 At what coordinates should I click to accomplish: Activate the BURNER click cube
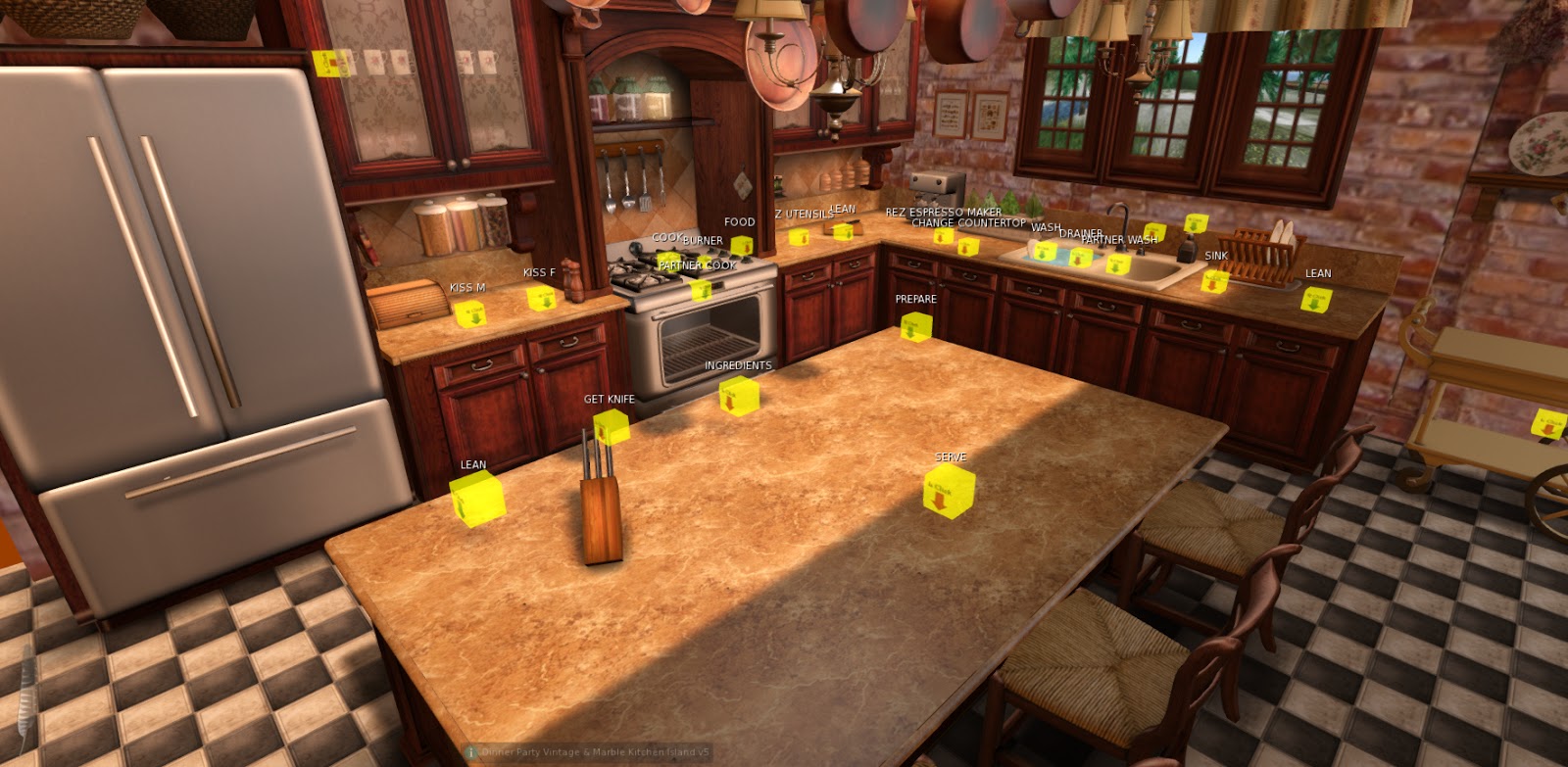click(x=708, y=260)
